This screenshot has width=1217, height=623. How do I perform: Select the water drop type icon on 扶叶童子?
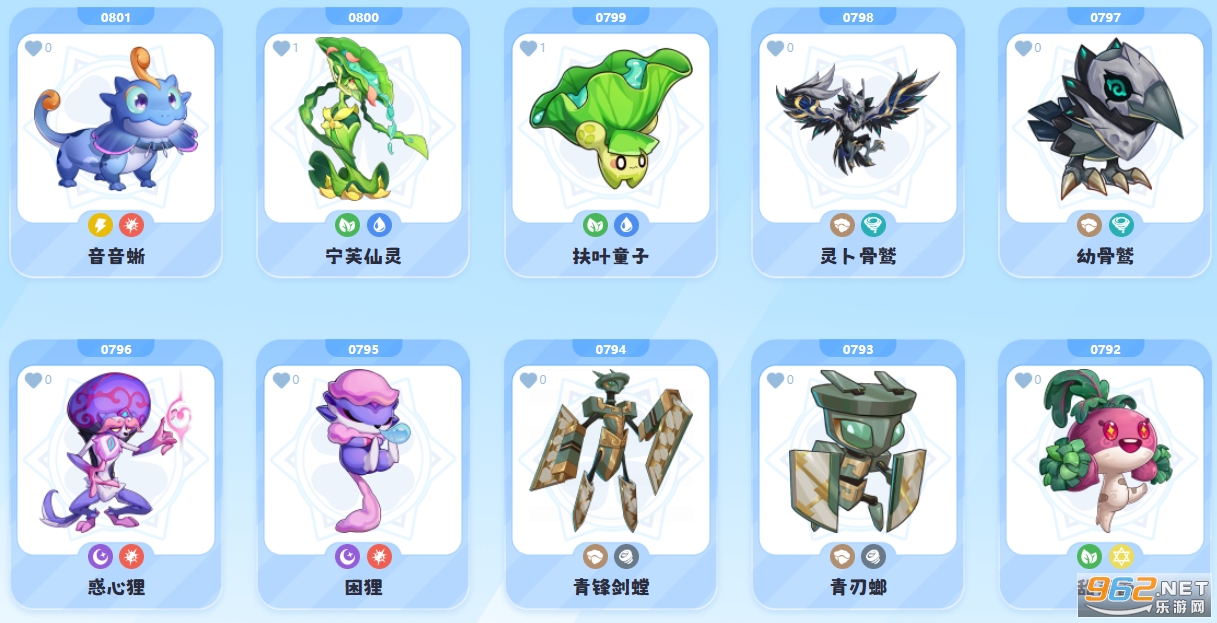tap(626, 225)
